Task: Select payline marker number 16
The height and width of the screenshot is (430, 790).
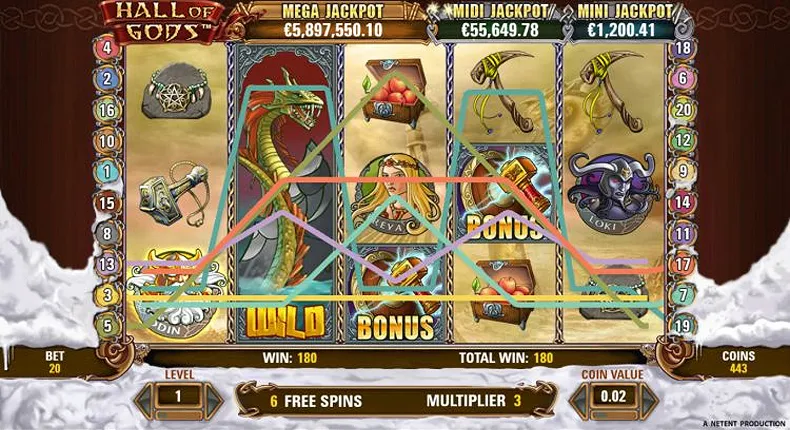Action: click(x=107, y=110)
